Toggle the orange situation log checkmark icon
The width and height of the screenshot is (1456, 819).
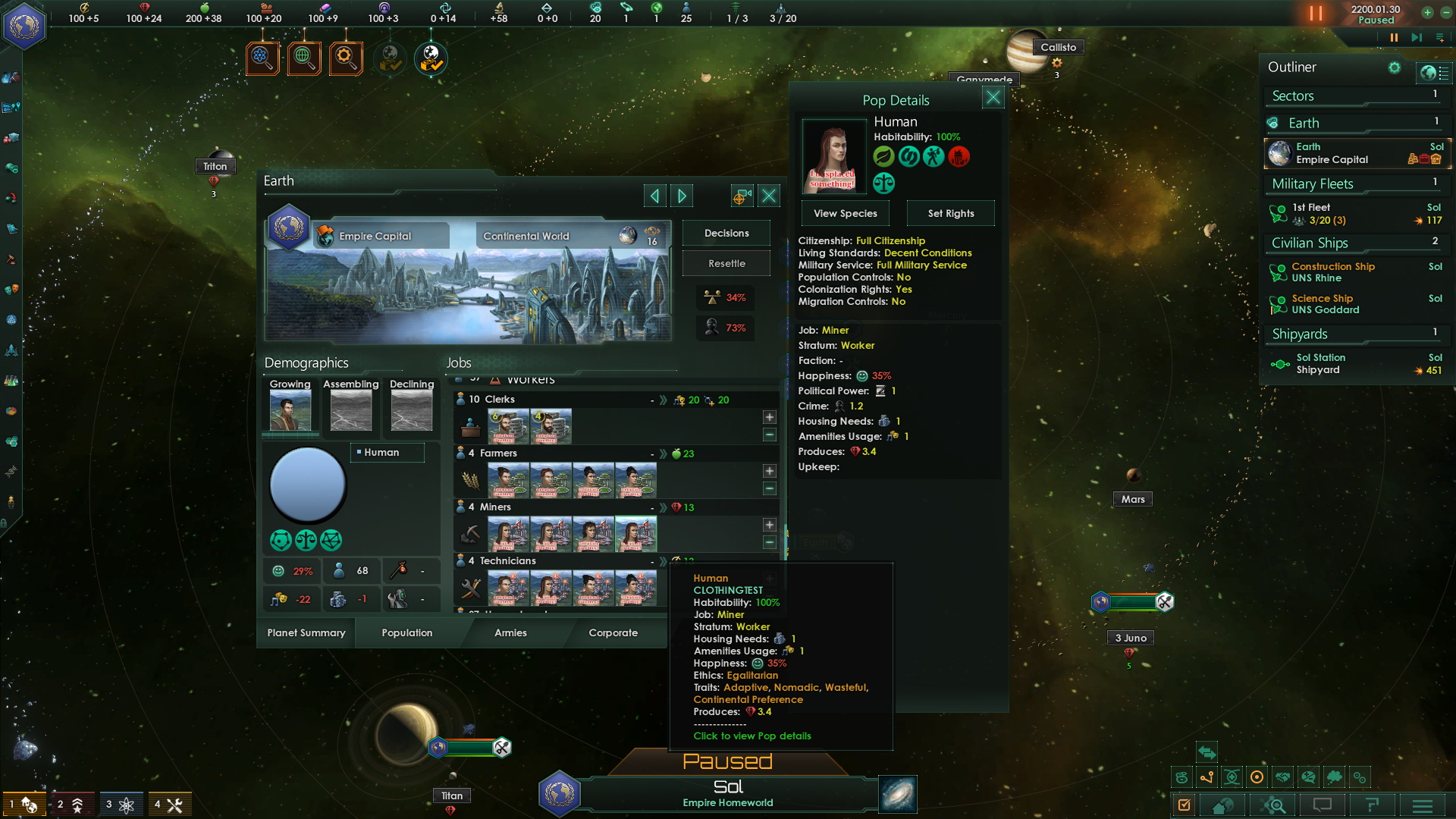(x=1184, y=805)
